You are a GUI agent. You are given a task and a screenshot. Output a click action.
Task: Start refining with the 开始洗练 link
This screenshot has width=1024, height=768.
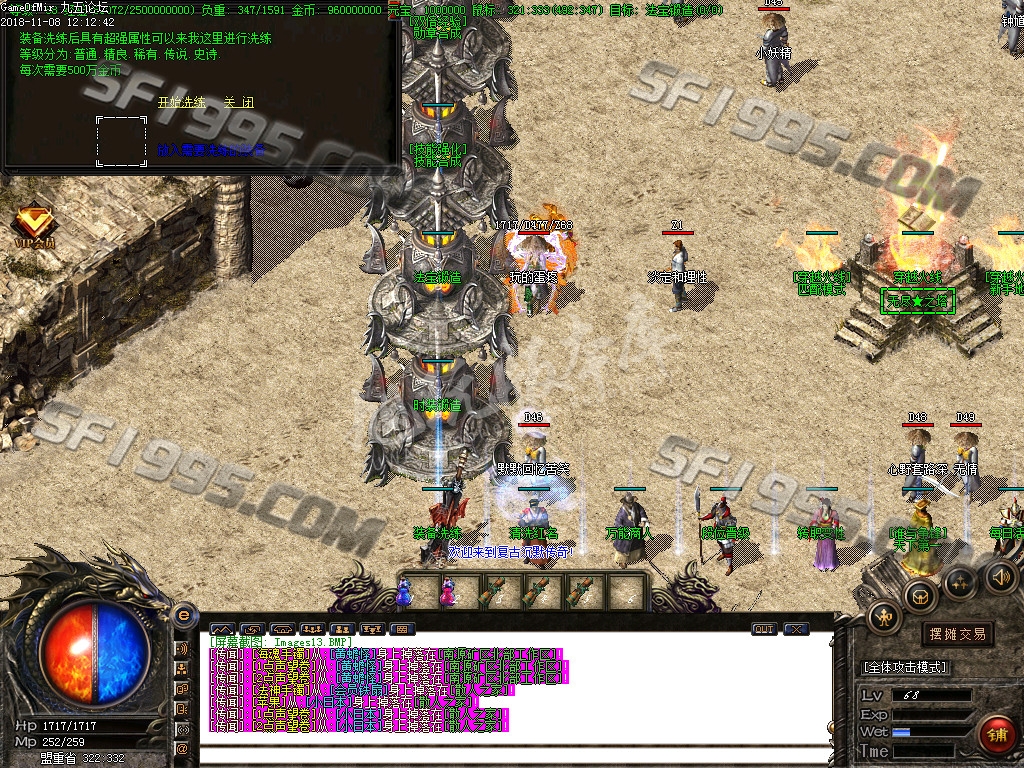coord(181,102)
